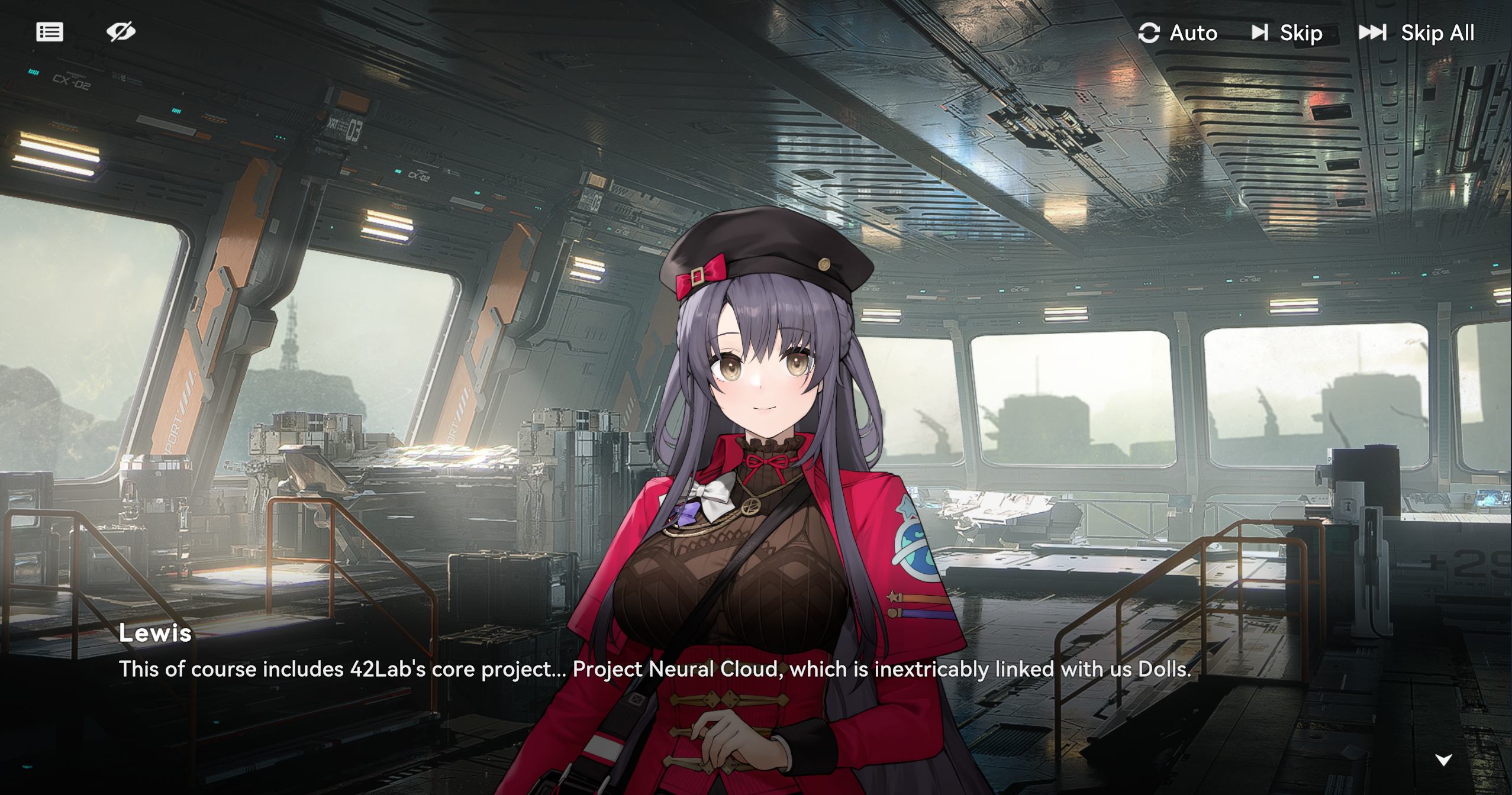Open the dialogue log list icon

pos(50,32)
